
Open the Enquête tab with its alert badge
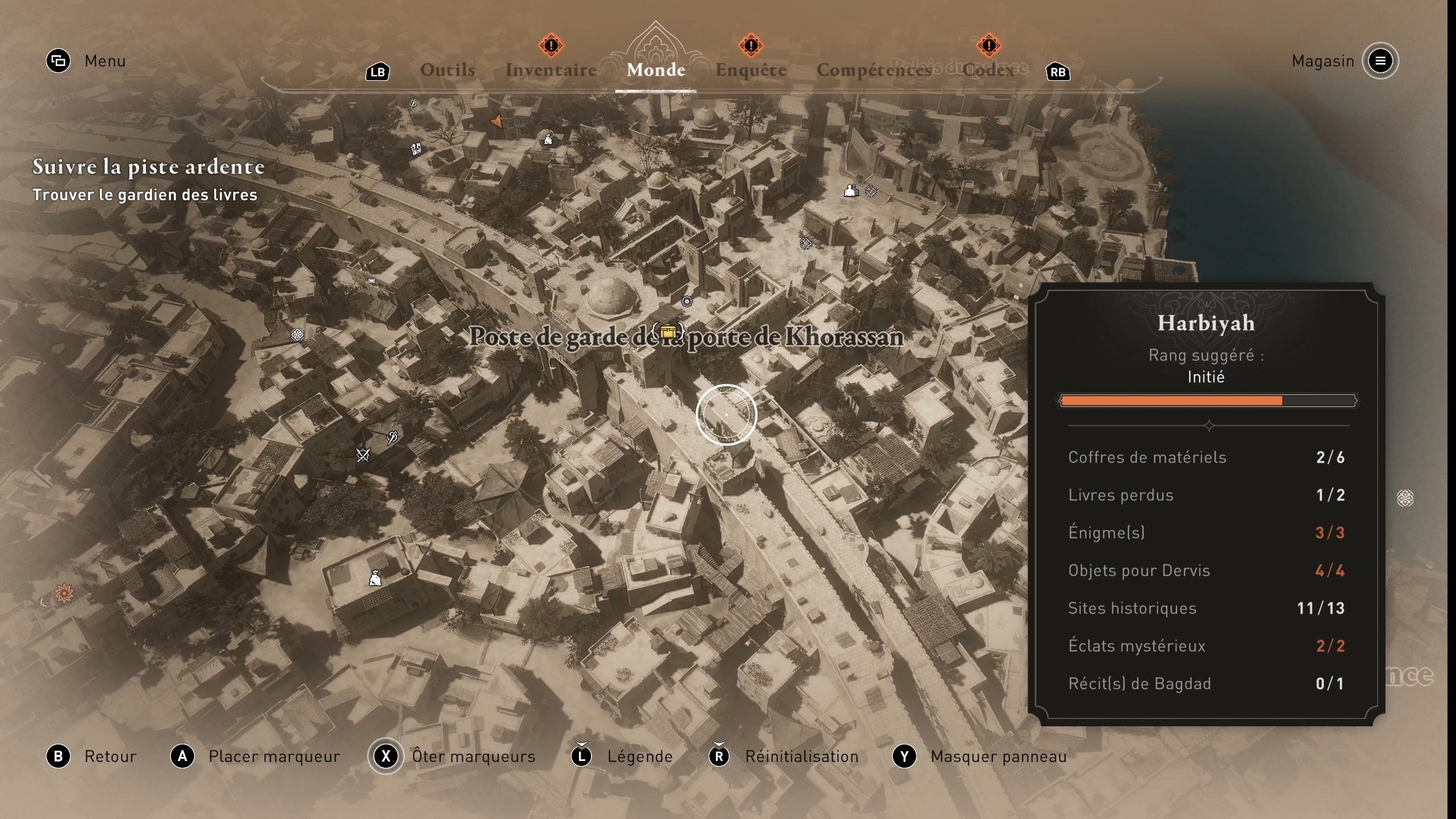[752, 69]
